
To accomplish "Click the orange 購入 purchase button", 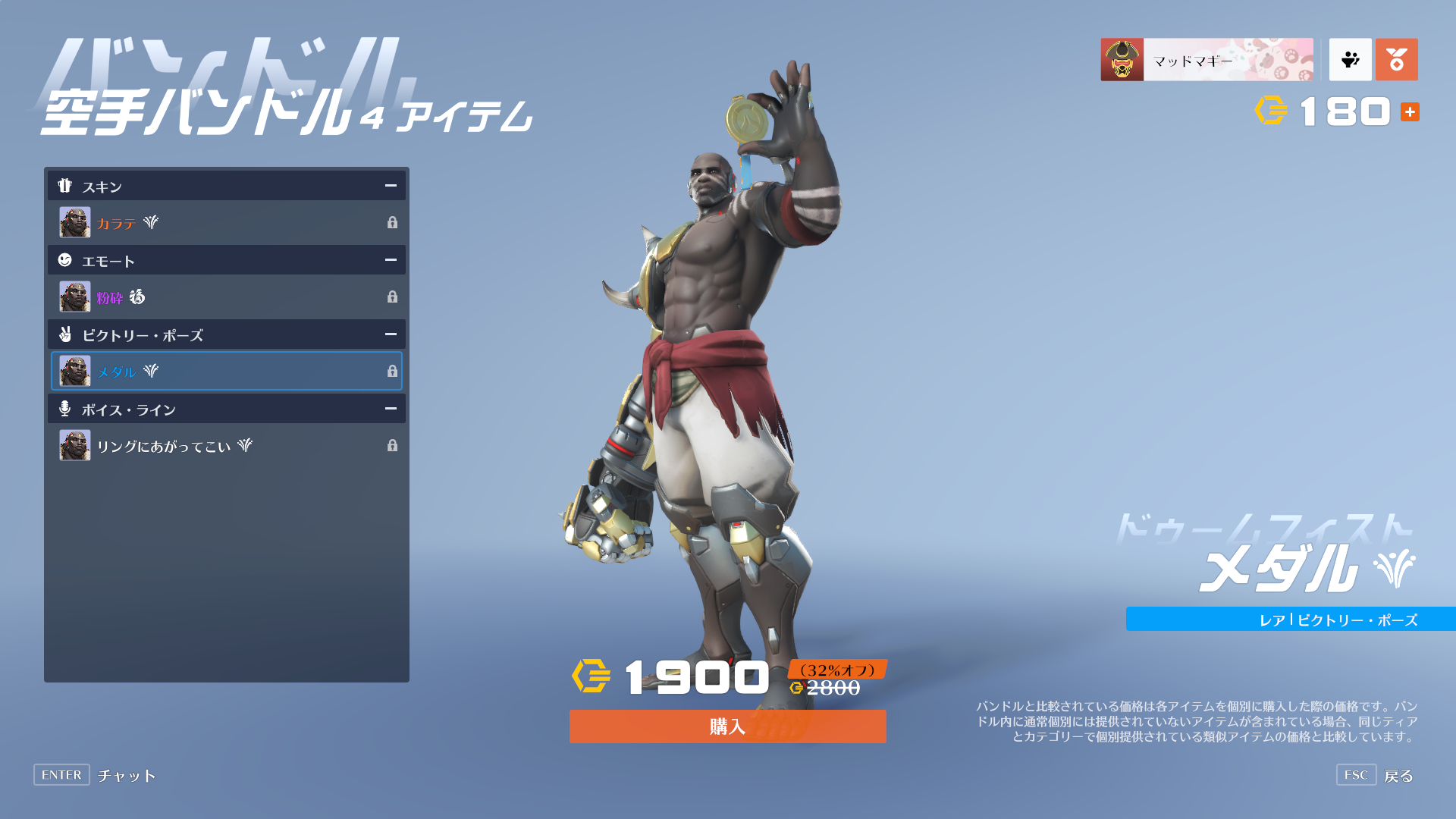I will [x=727, y=726].
